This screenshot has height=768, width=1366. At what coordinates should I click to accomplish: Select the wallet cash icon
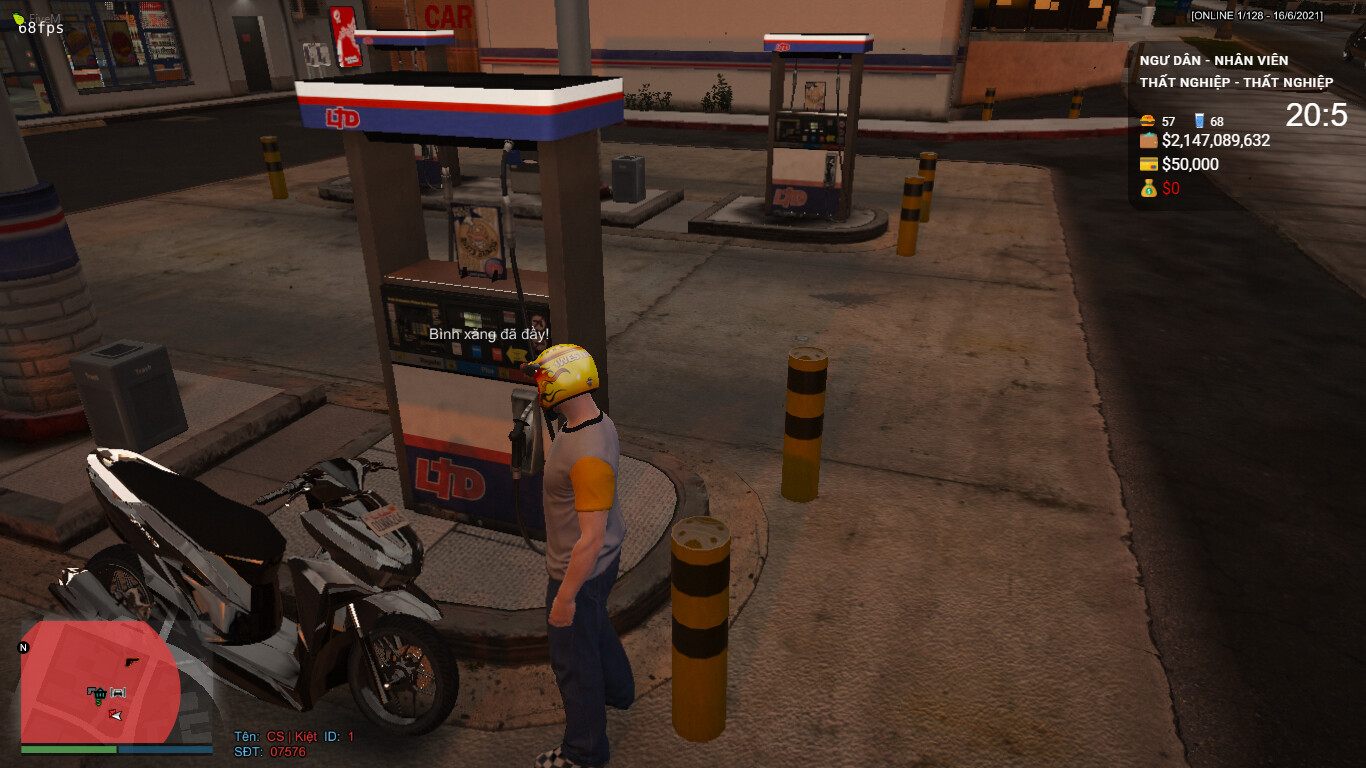[x=1148, y=141]
